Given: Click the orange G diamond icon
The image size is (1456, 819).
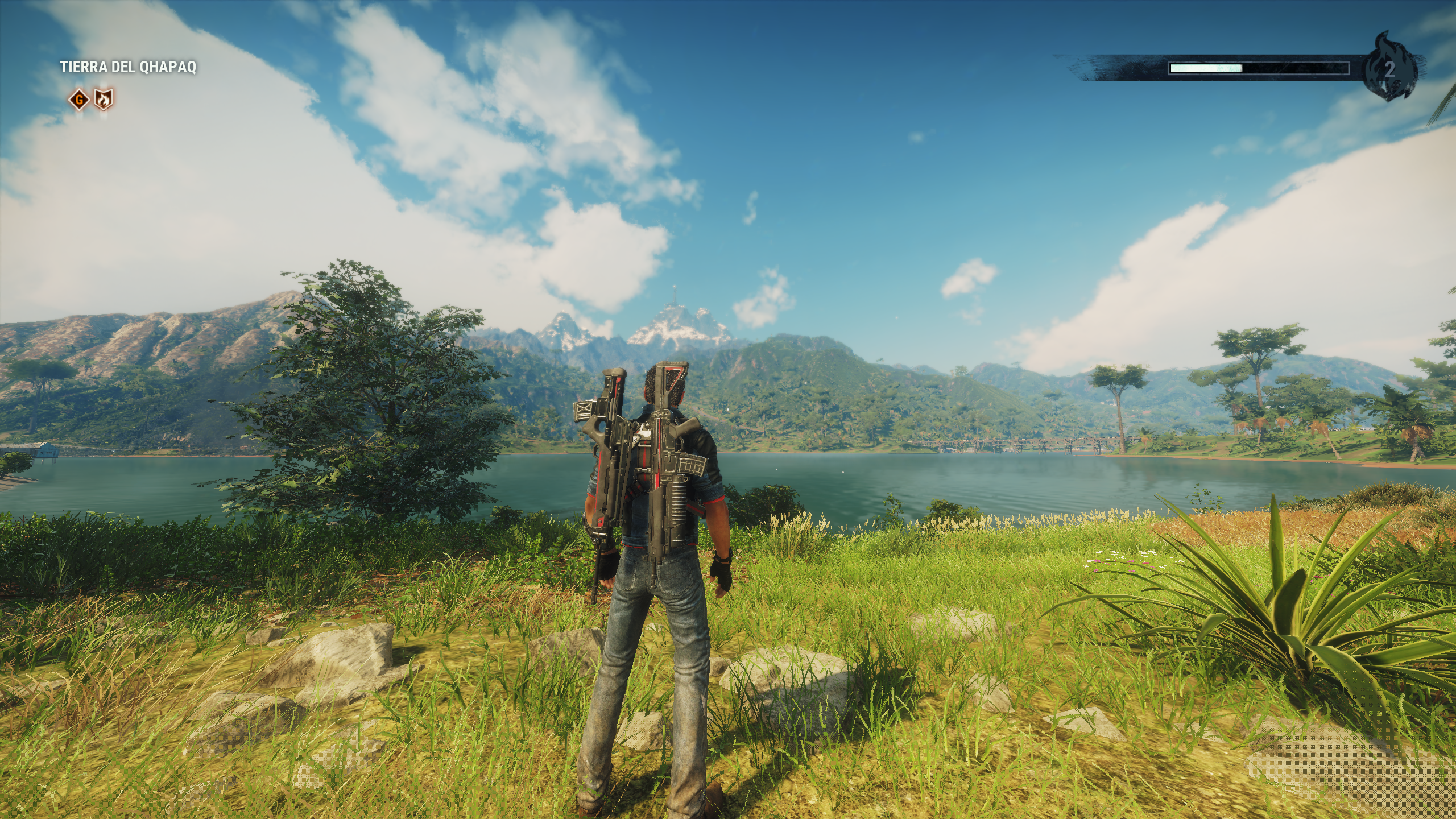Looking at the screenshot, I should click(x=79, y=101).
